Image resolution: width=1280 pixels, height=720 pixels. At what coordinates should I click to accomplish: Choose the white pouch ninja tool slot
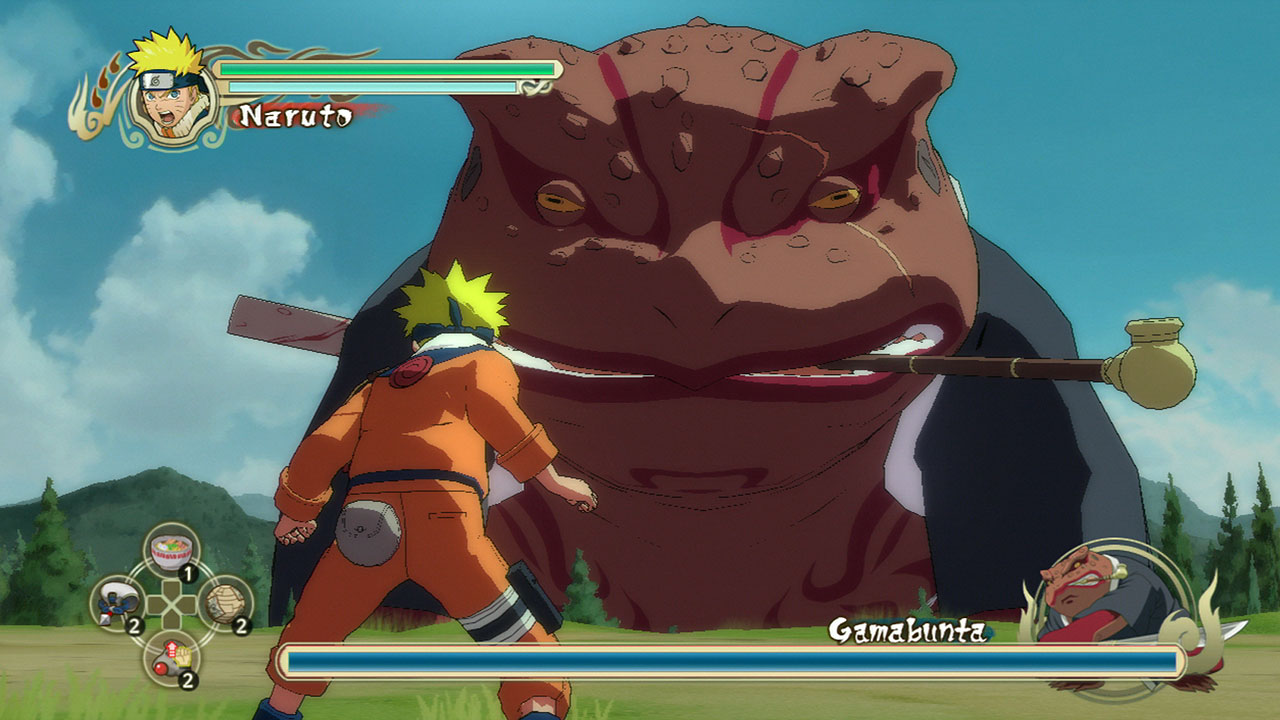tap(119, 603)
